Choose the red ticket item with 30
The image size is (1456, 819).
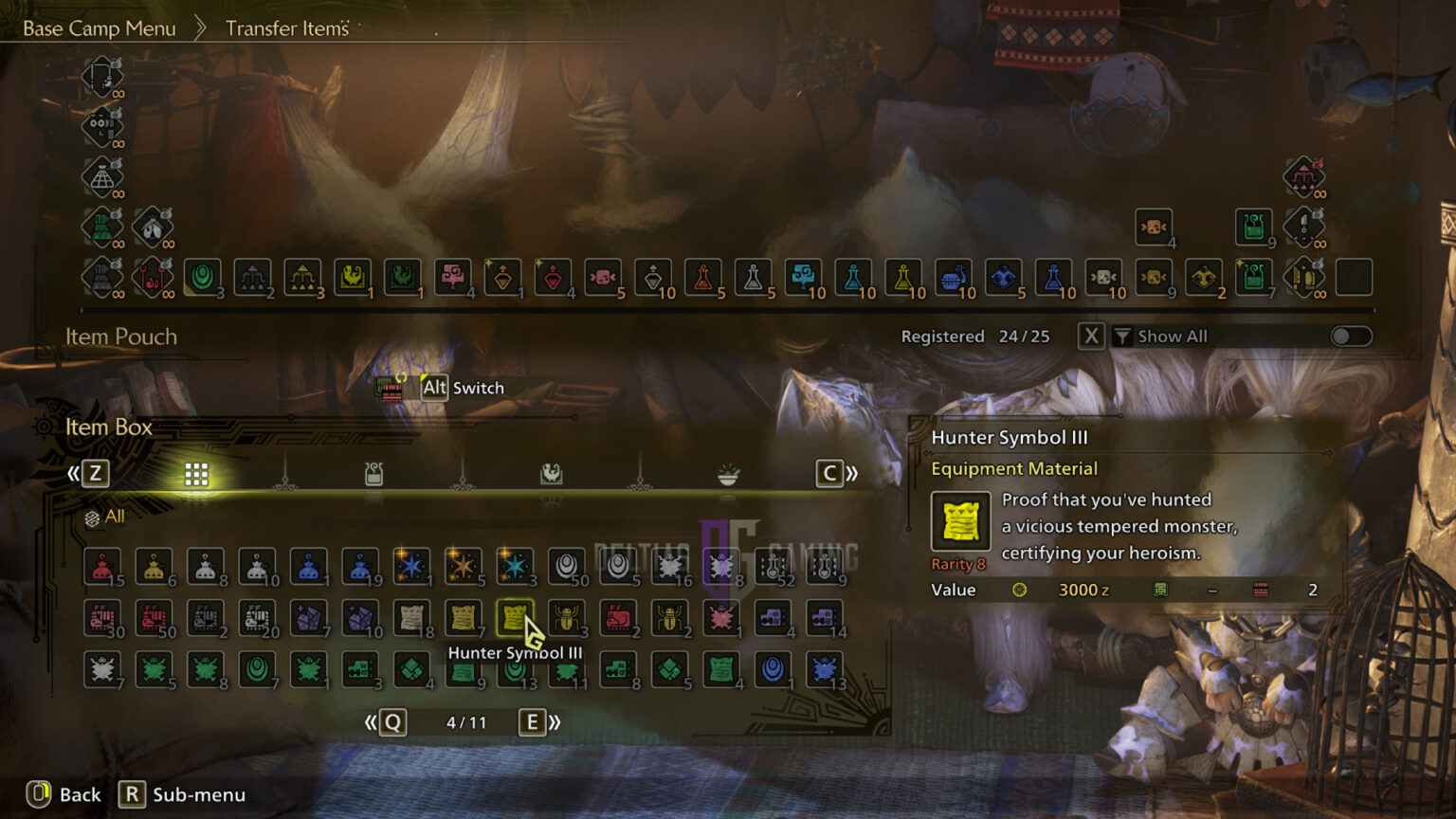click(102, 618)
